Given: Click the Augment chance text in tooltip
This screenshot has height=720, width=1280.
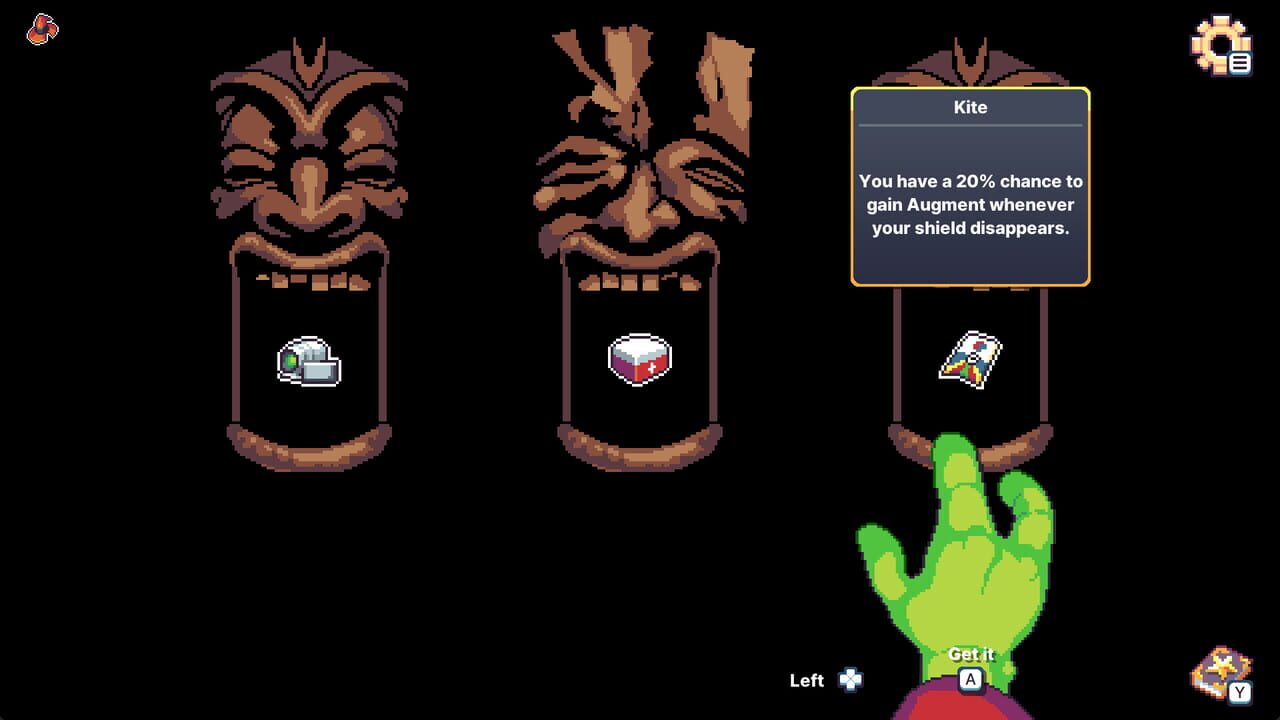Looking at the screenshot, I should [969, 204].
